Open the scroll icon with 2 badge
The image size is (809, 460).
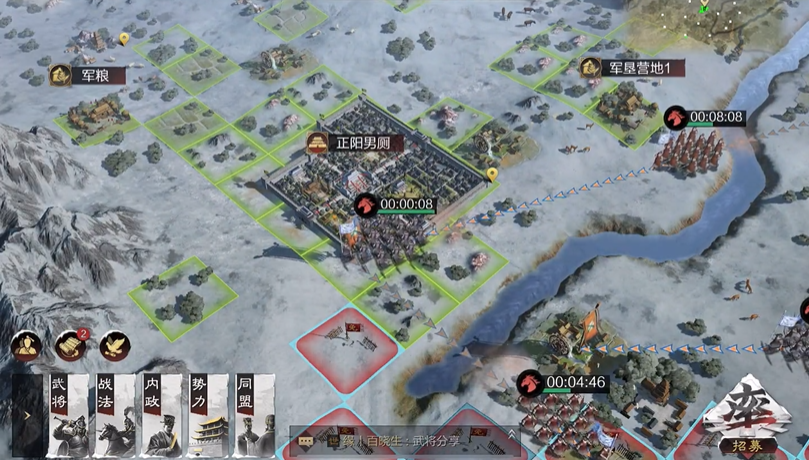(71, 345)
